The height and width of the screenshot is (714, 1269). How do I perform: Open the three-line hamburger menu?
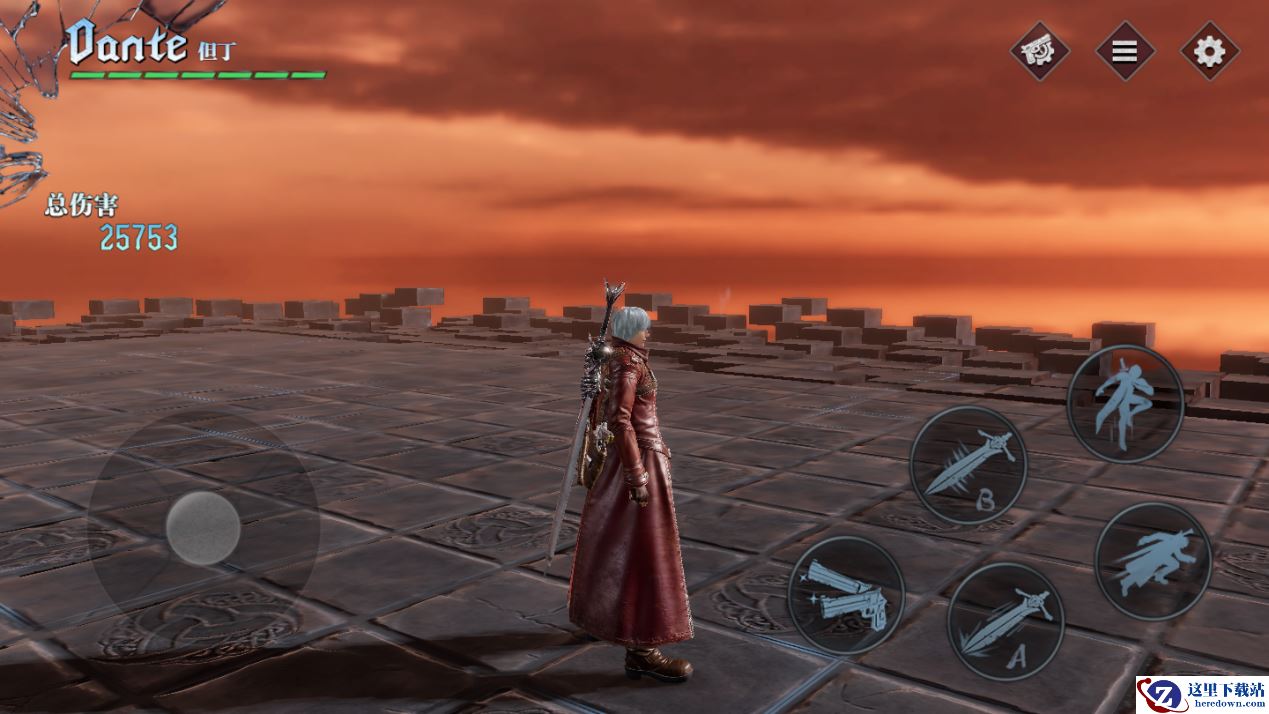1125,51
